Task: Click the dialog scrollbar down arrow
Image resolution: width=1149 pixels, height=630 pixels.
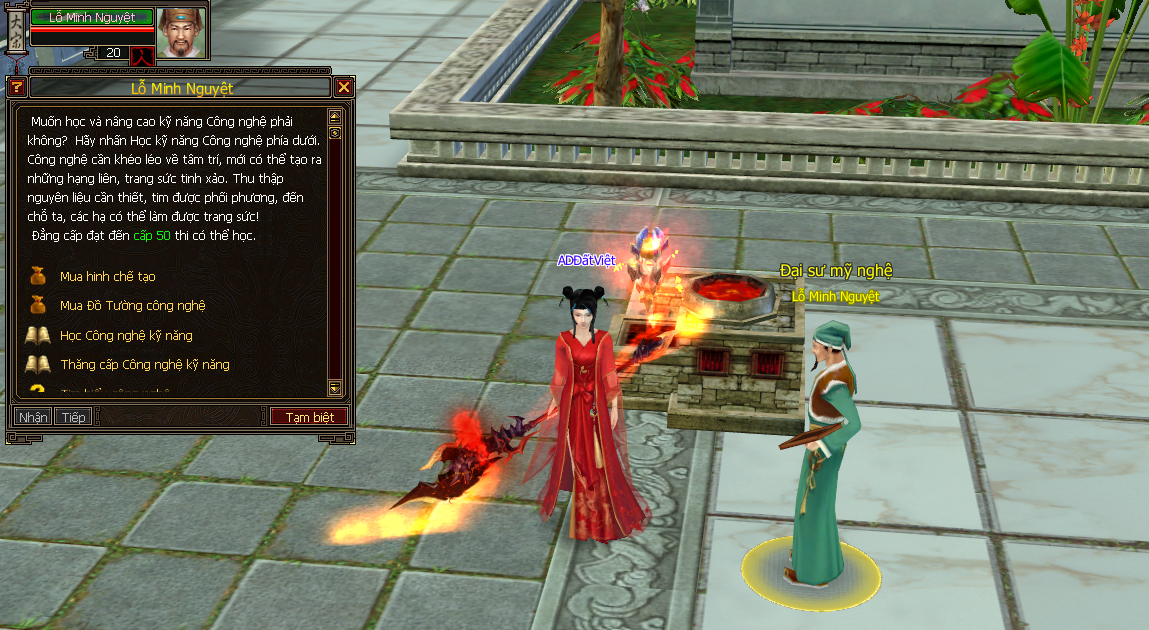Action: point(335,387)
